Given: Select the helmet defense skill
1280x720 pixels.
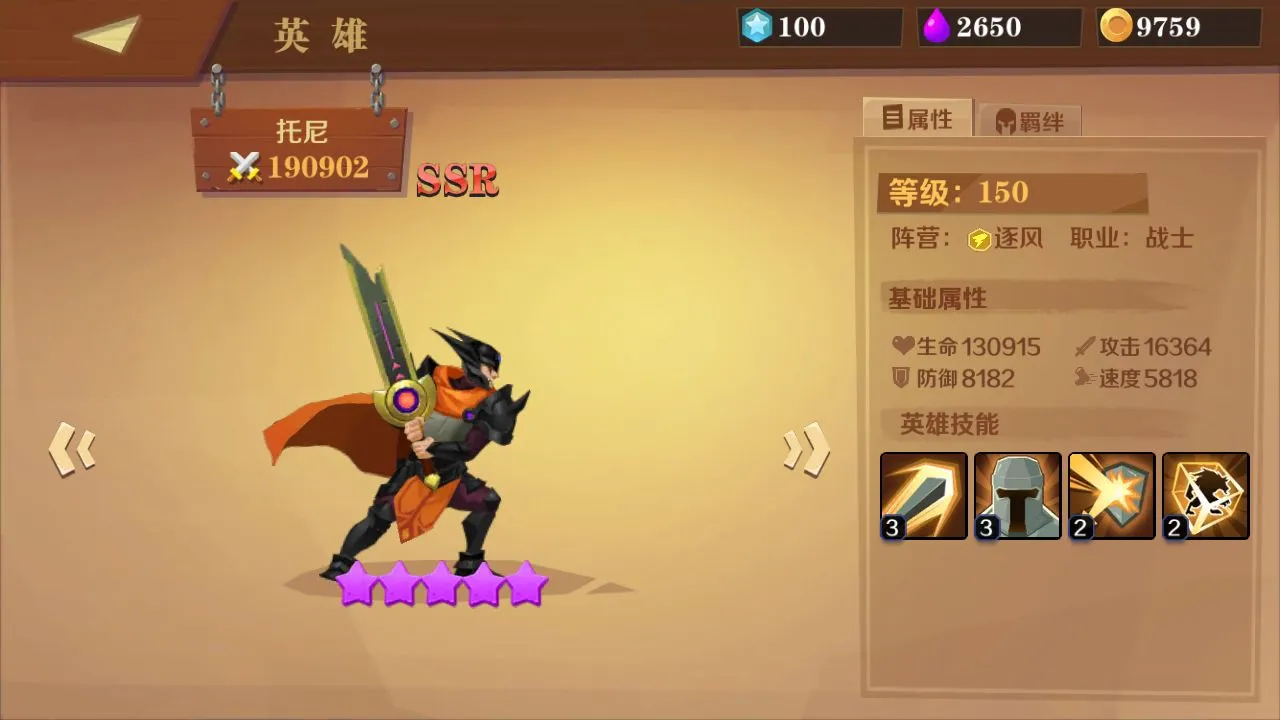Looking at the screenshot, I should (x=1017, y=495).
